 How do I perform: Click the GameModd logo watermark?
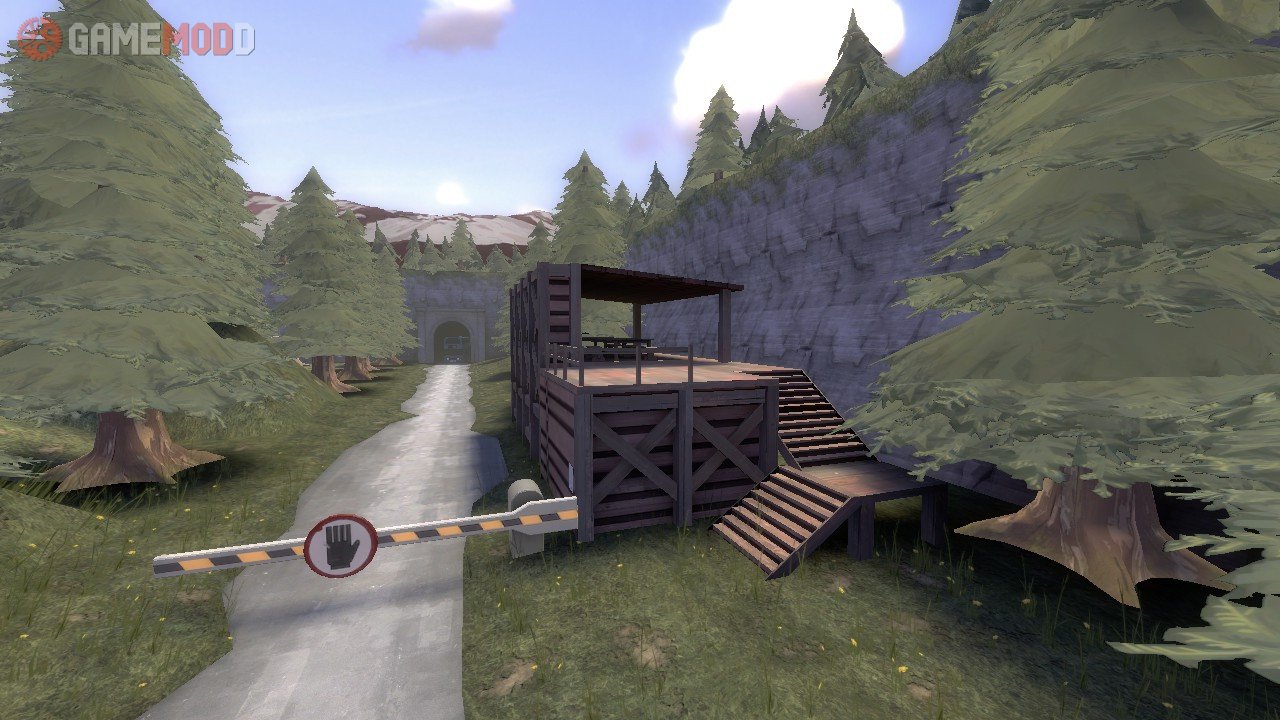pyautogui.click(x=136, y=38)
